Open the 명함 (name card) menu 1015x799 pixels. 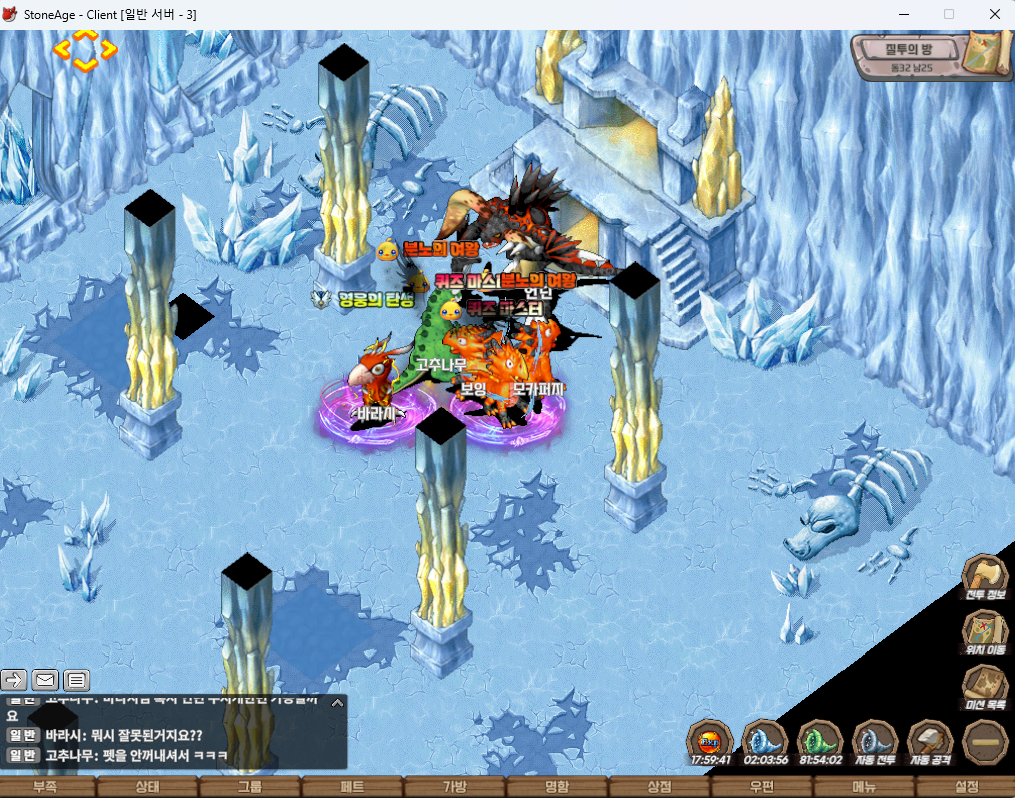point(557,787)
